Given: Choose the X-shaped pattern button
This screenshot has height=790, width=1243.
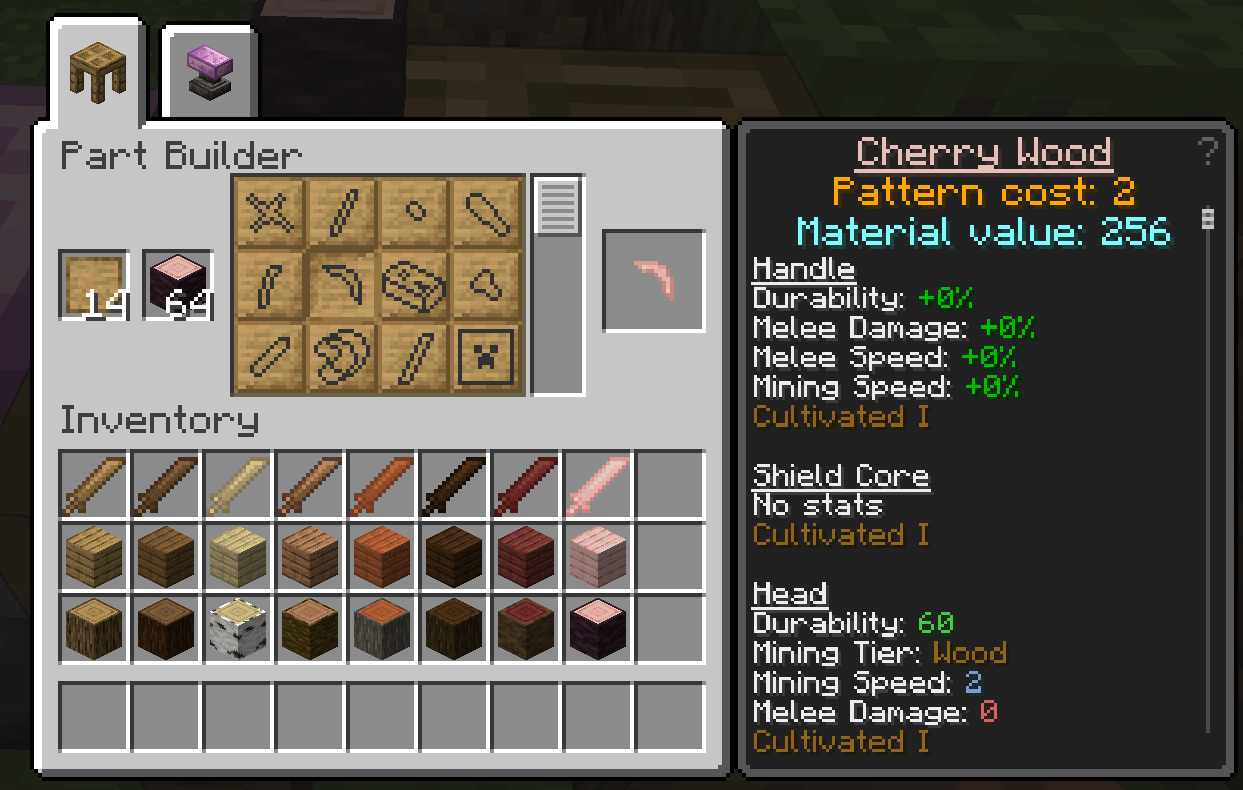Looking at the screenshot, I should (270, 212).
